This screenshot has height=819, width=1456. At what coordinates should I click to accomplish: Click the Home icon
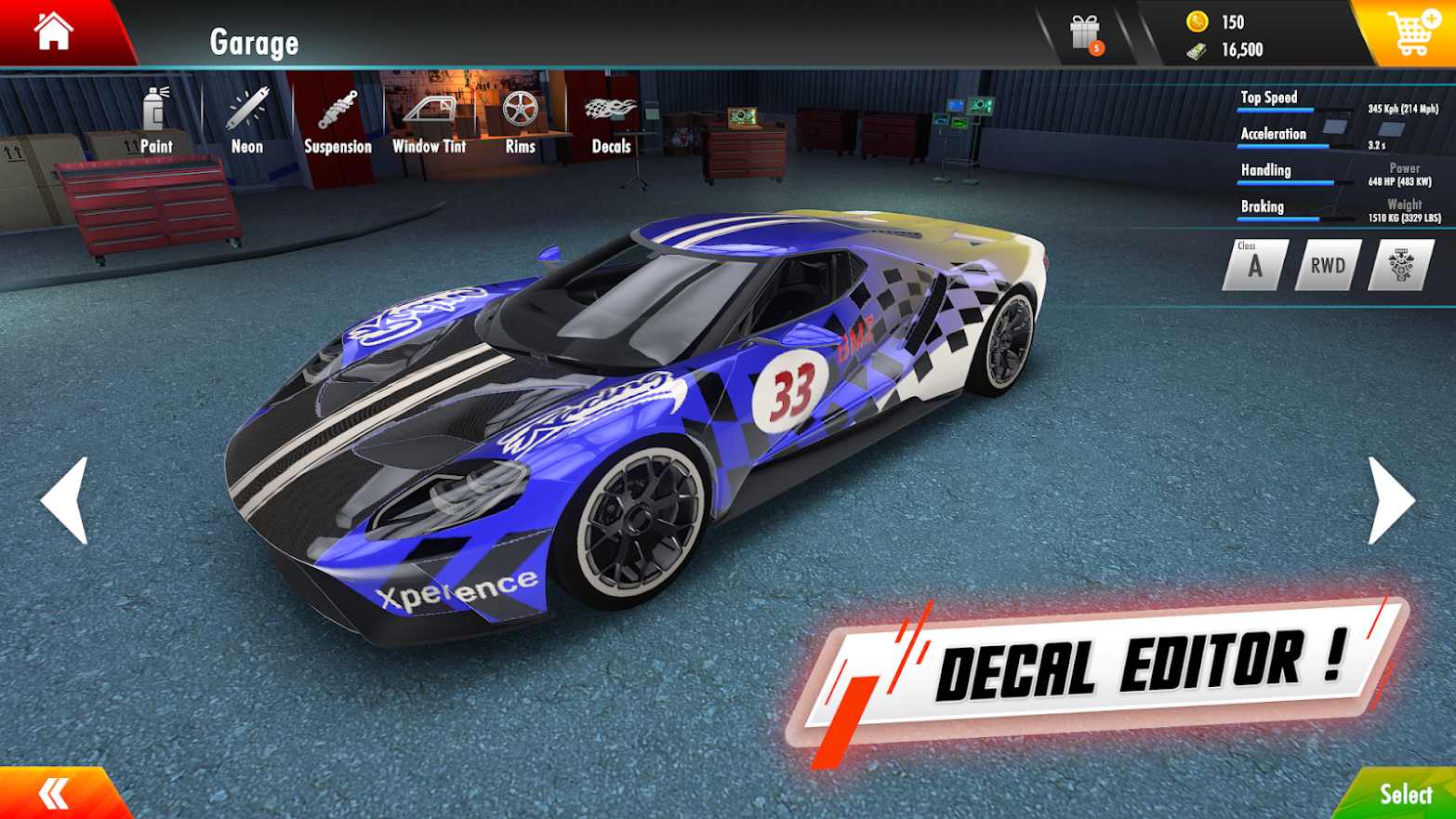tap(53, 31)
